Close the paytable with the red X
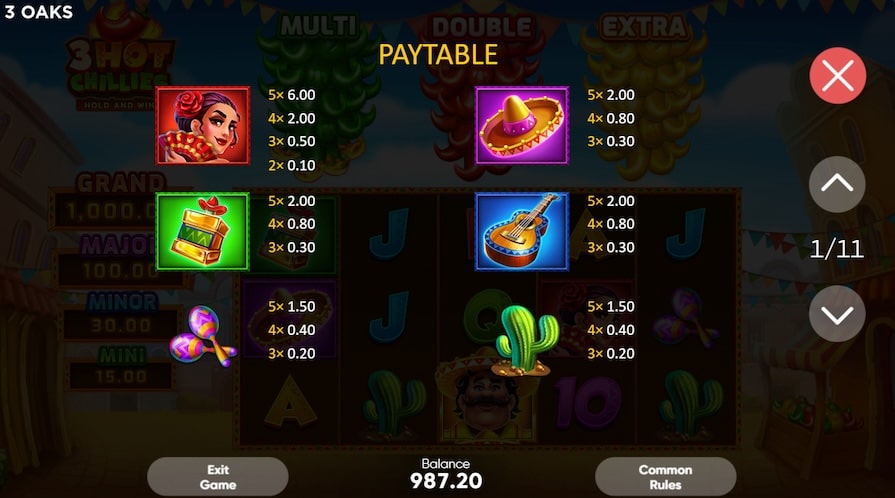895x498 pixels. tap(837, 75)
